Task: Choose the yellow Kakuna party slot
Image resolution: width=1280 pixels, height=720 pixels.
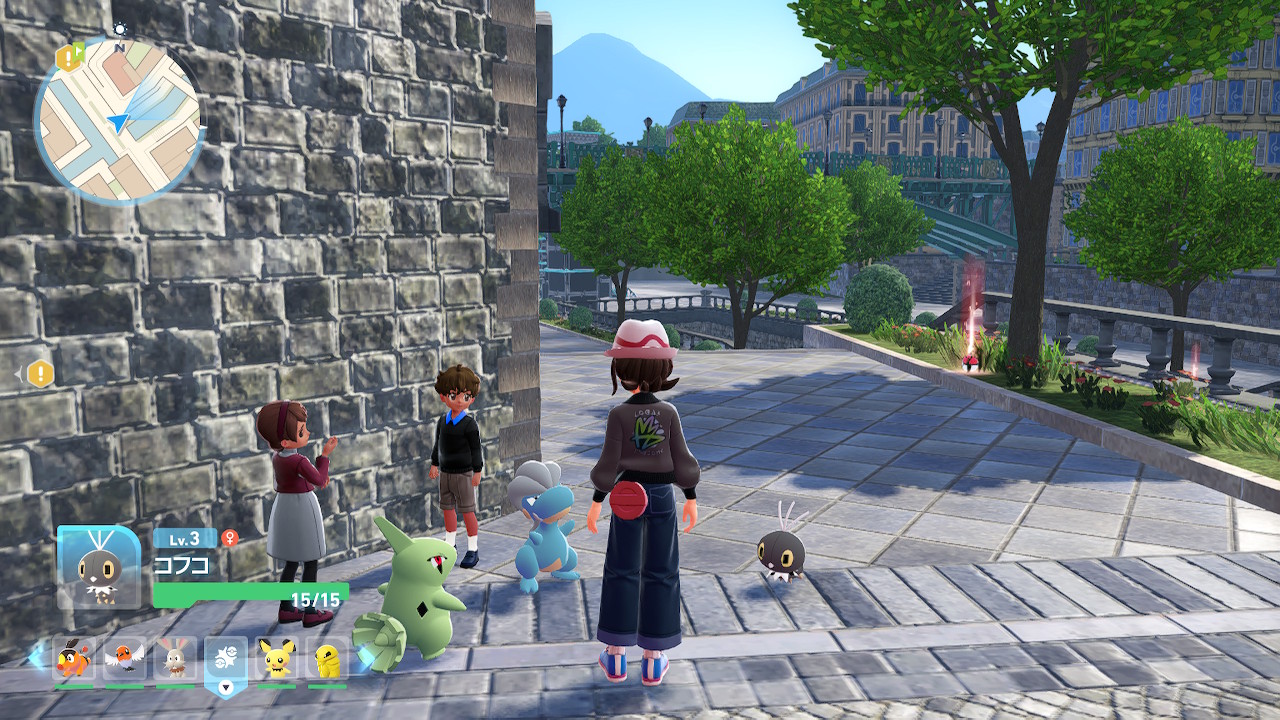Action: tap(327, 658)
